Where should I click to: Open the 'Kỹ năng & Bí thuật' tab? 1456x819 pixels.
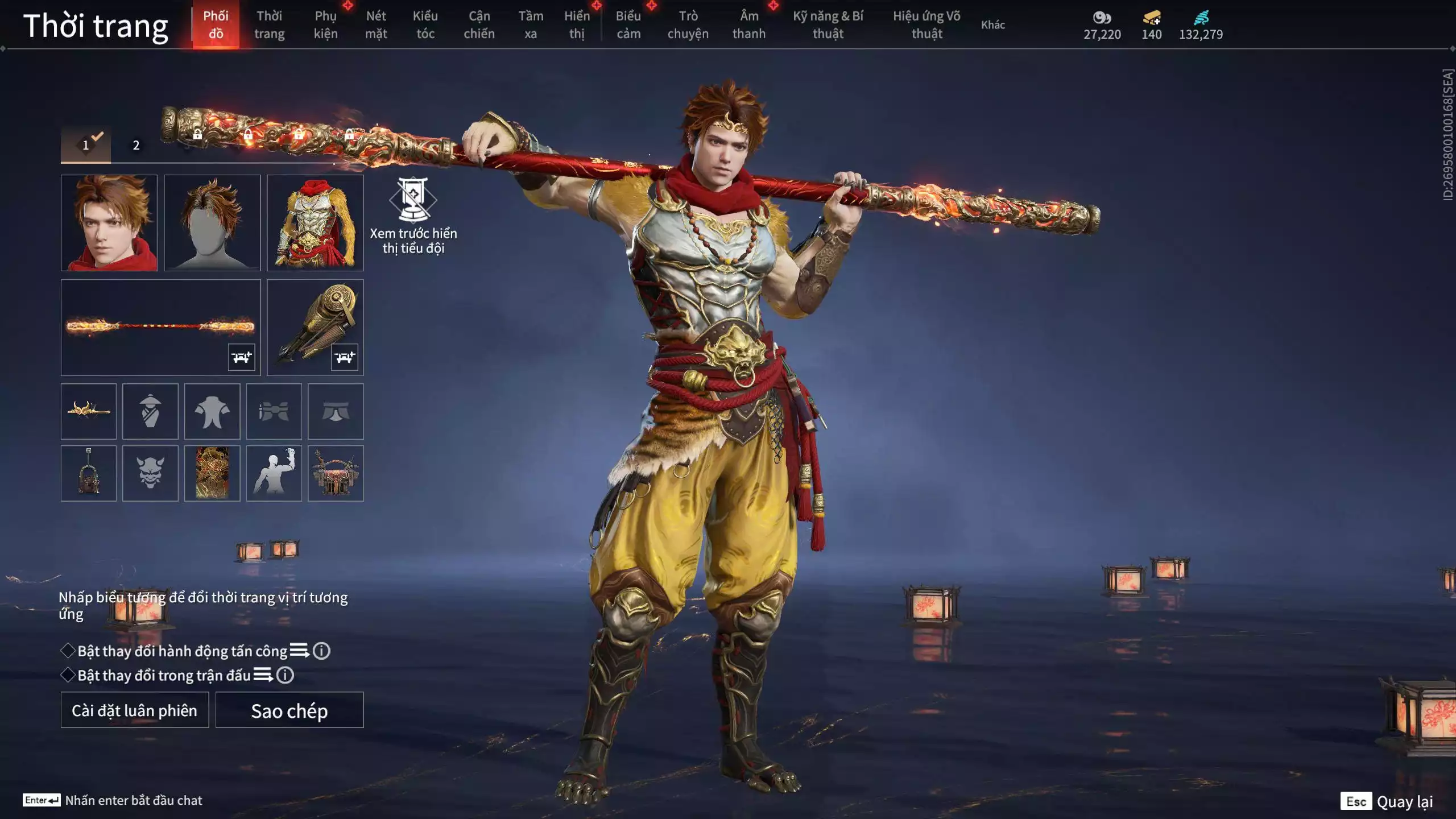pyautogui.click(x=828, y=25)
